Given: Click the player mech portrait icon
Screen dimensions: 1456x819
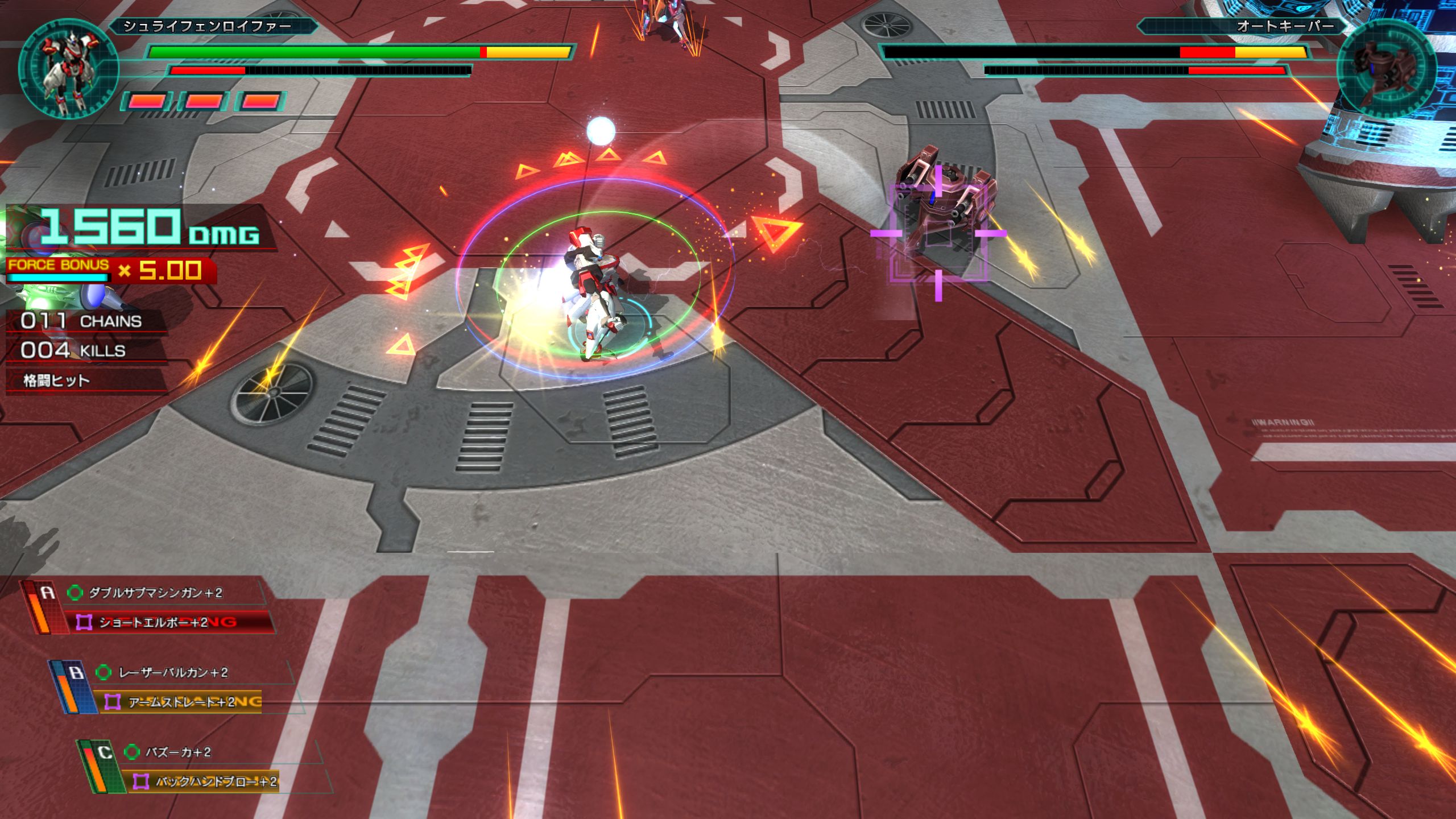Looking at the screenshot, I should tap(68, 68).
